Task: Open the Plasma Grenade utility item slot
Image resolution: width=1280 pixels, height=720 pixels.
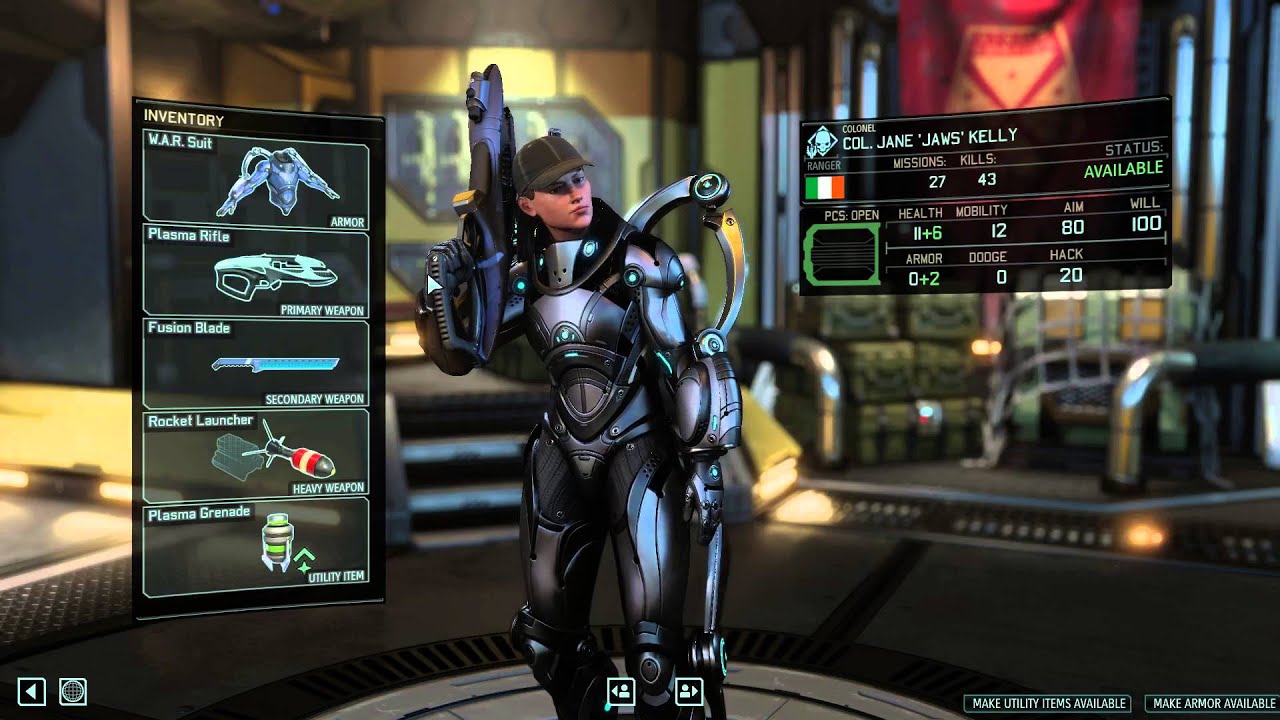Action: [256, 543]
